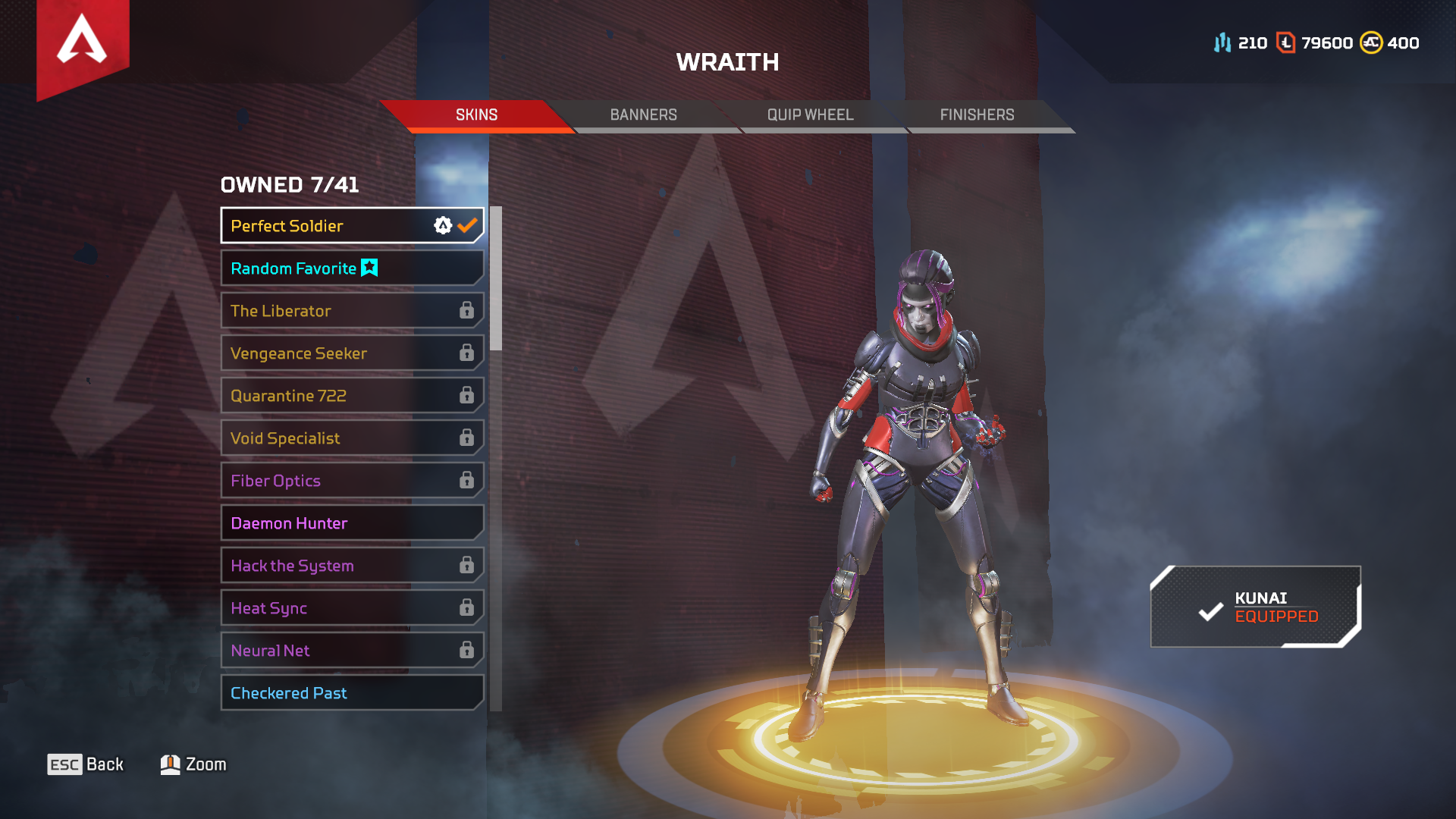1456x819 pixels.
Task: Switch to the Banners tab
Action: [x=643, y=115]
